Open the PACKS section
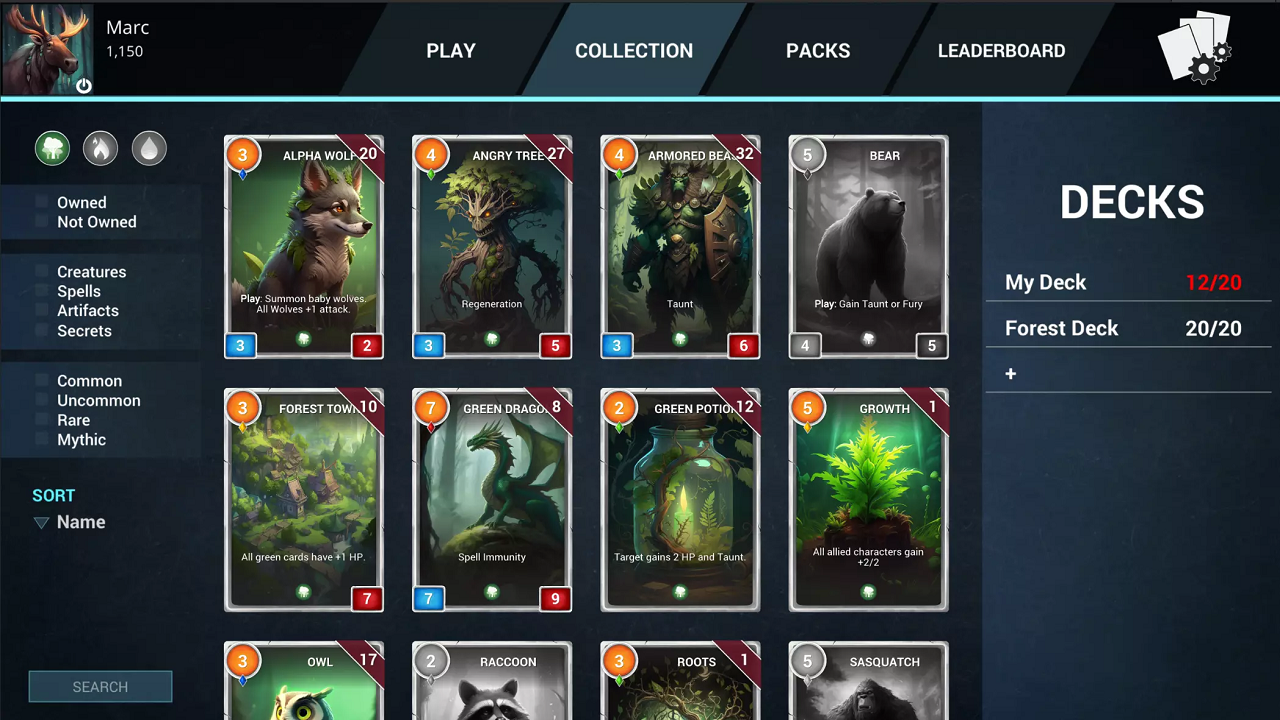The width and height of the screenshot is (1280, 720). [x=818, y=50]
